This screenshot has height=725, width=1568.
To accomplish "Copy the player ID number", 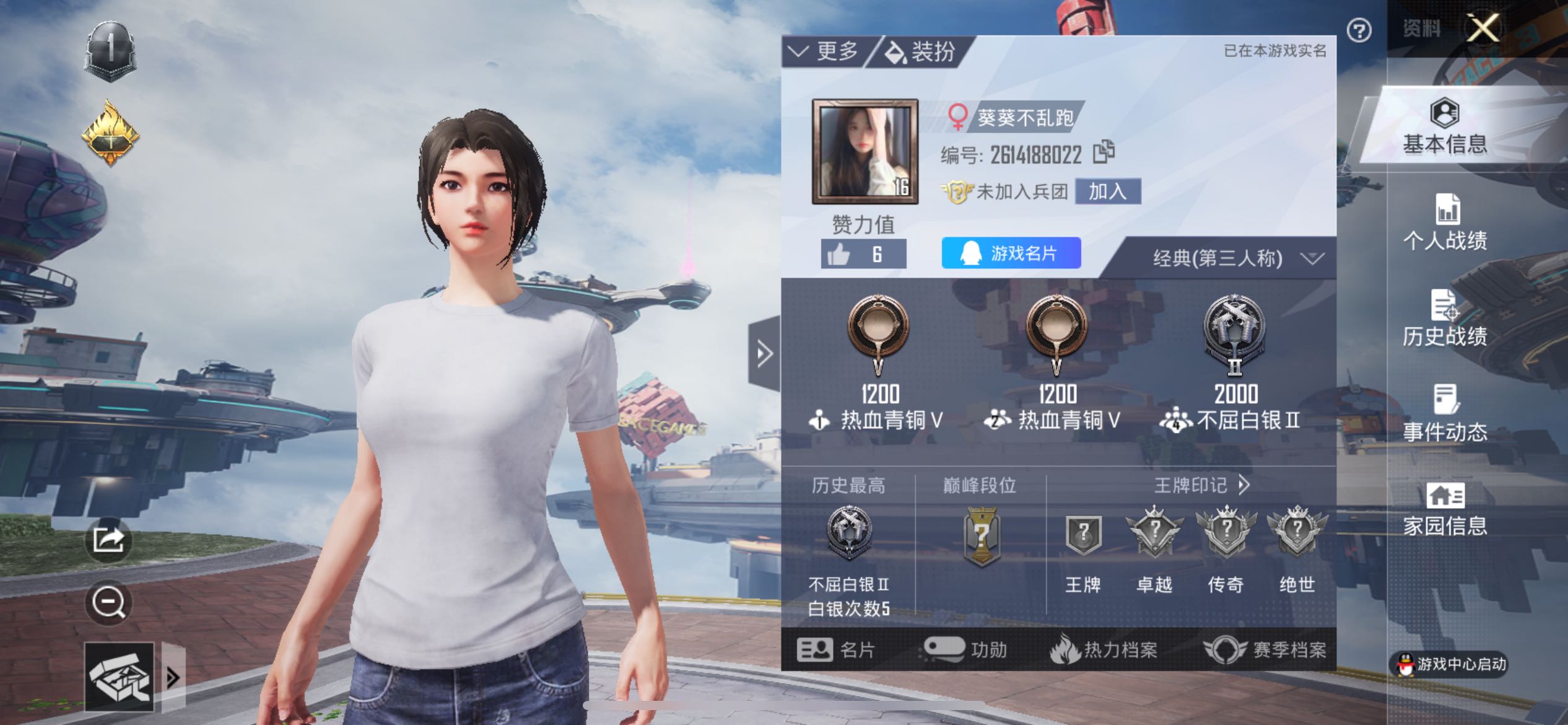I will (x=1104, y=152).
